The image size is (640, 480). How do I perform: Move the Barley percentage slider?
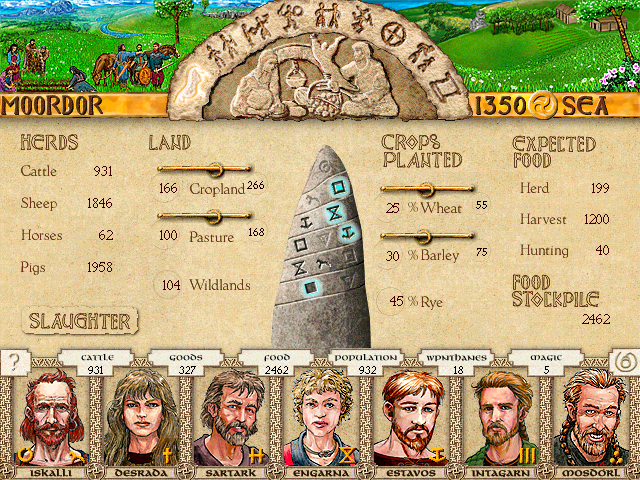tap(424, 236)
